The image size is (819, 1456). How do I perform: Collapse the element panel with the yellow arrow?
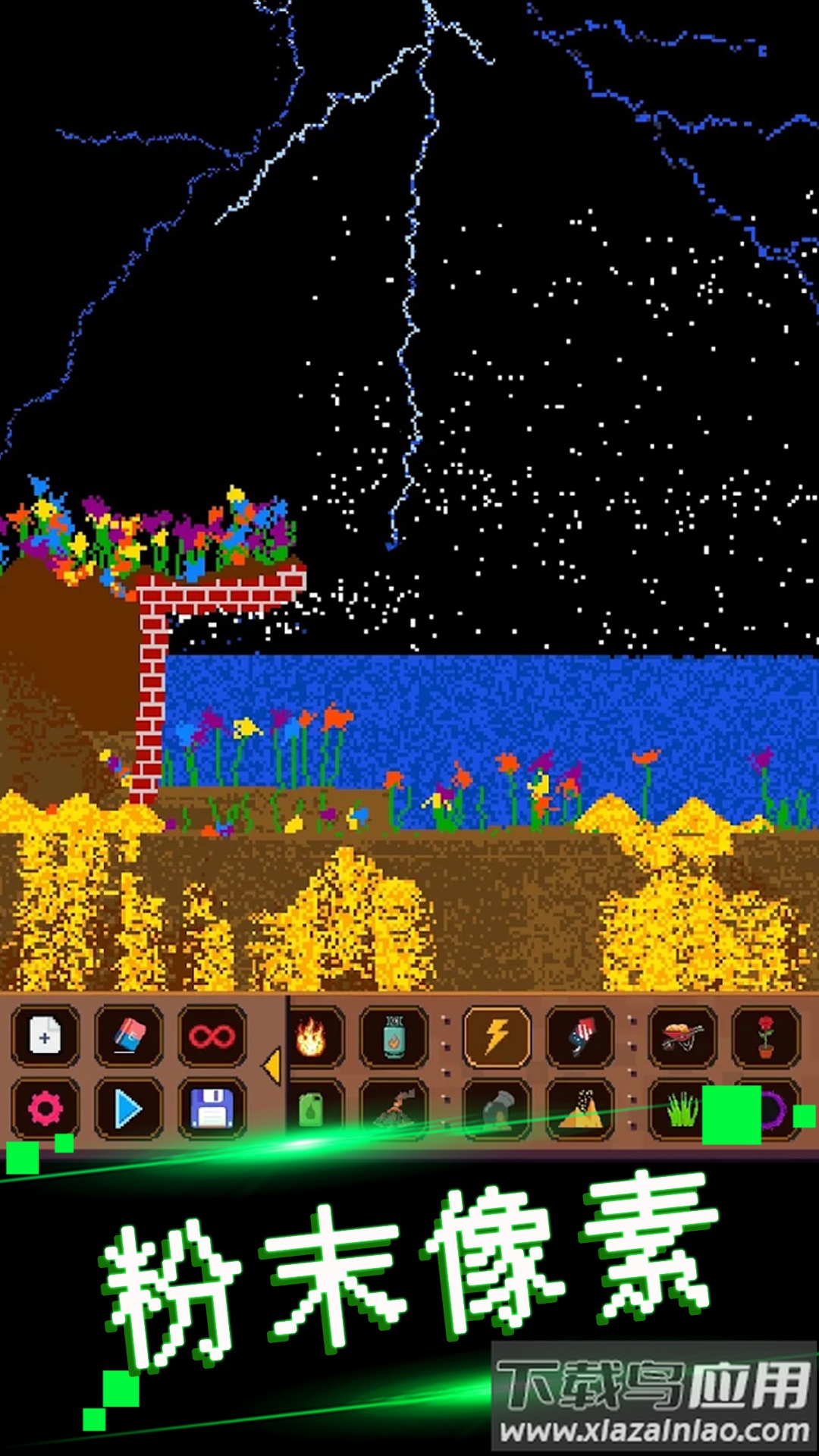(271, 1066)
